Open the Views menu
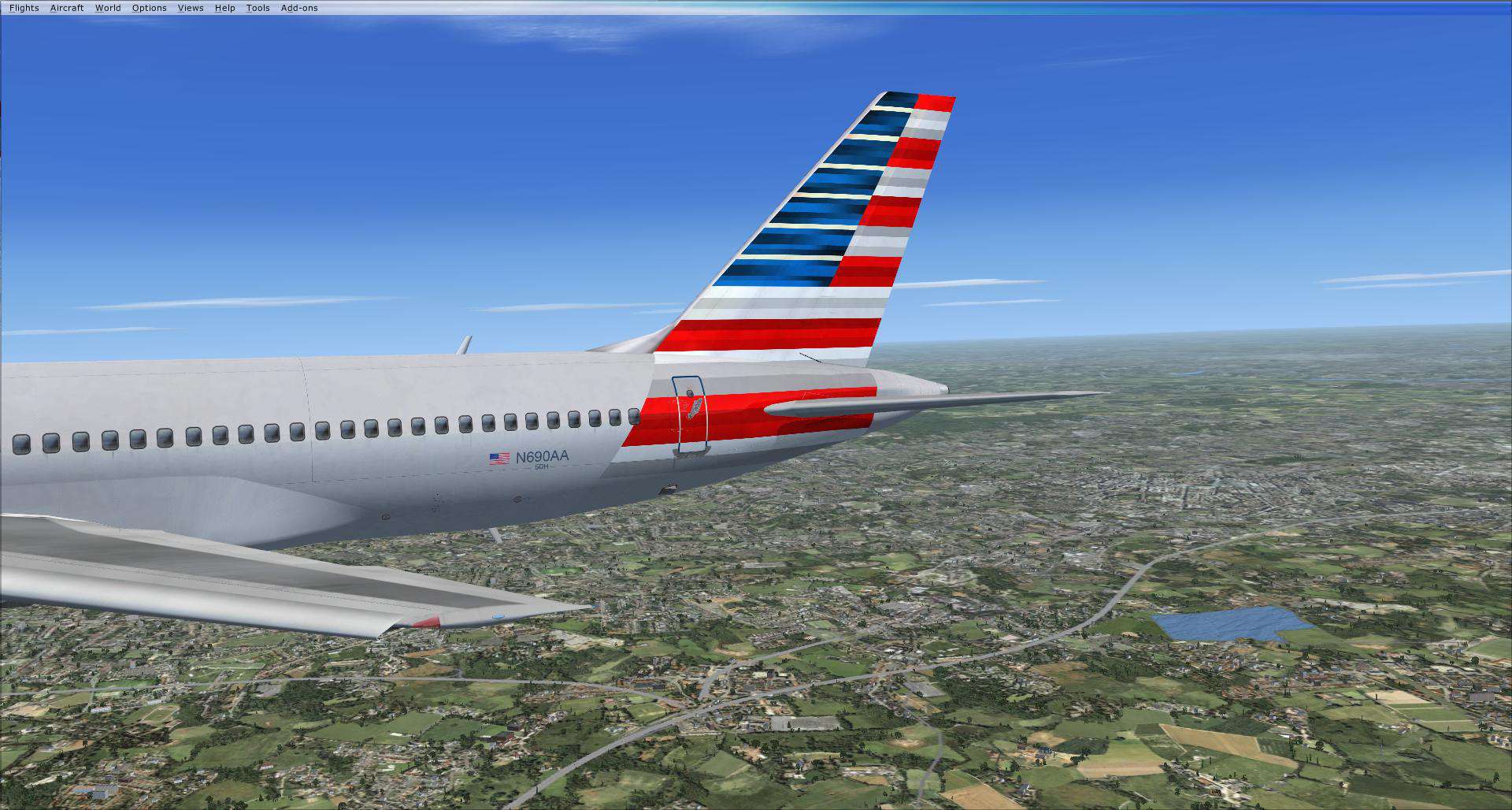The width and height of the screenshot is (1512, 810). [x=190, y=7]
